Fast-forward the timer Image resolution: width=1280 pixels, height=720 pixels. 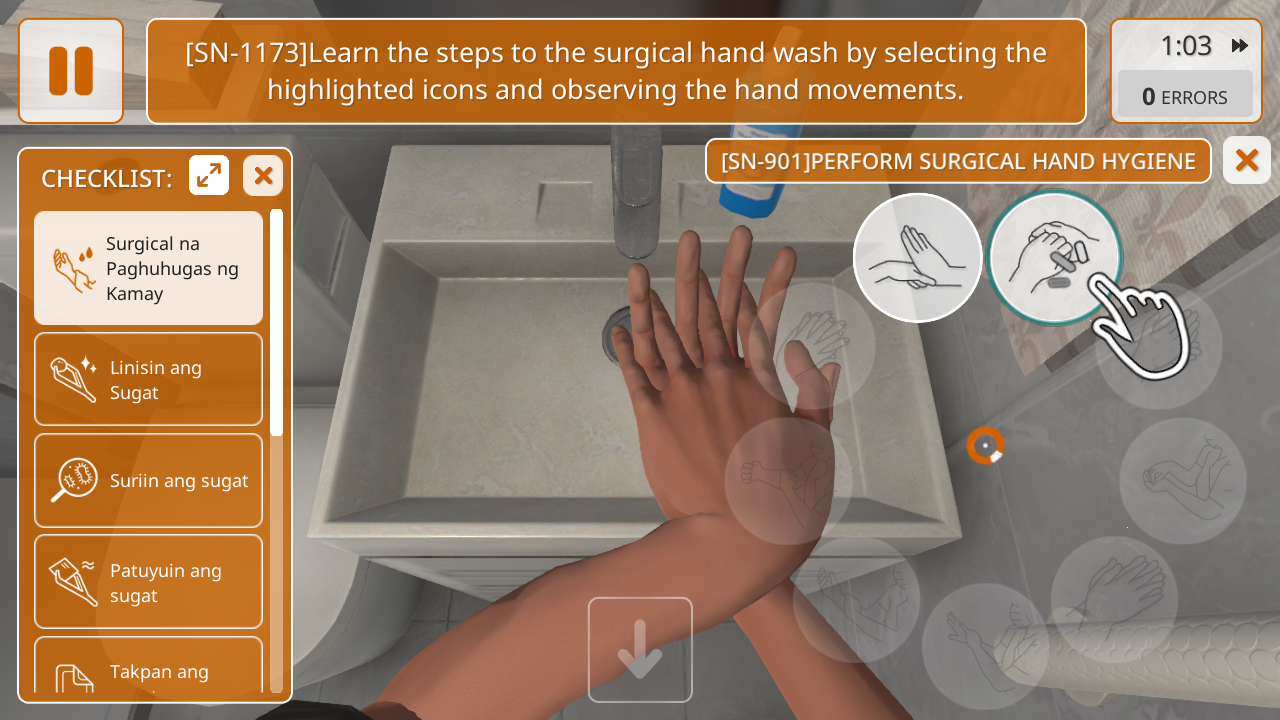[1240, 46]
